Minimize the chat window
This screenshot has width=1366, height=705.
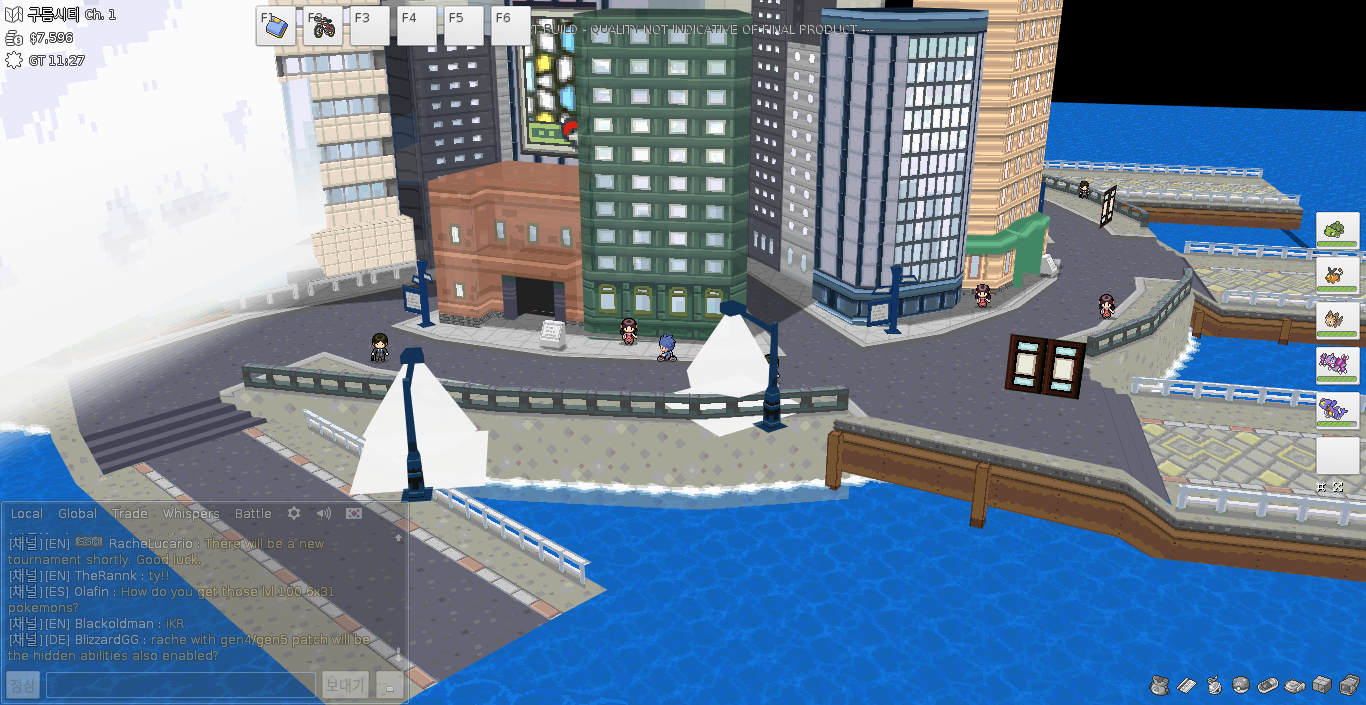coord(391,685)
